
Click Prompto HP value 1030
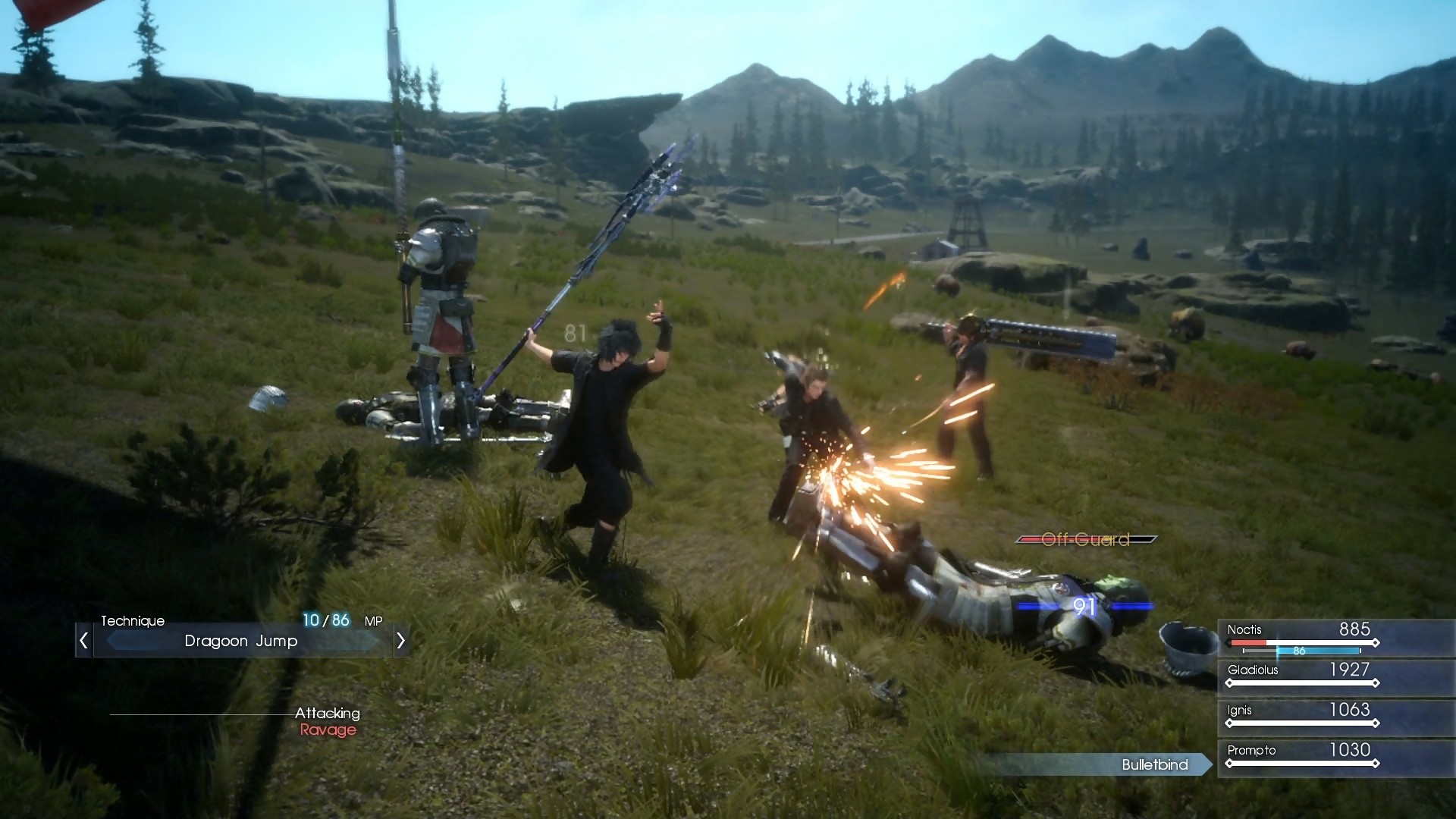[1348, 750]
